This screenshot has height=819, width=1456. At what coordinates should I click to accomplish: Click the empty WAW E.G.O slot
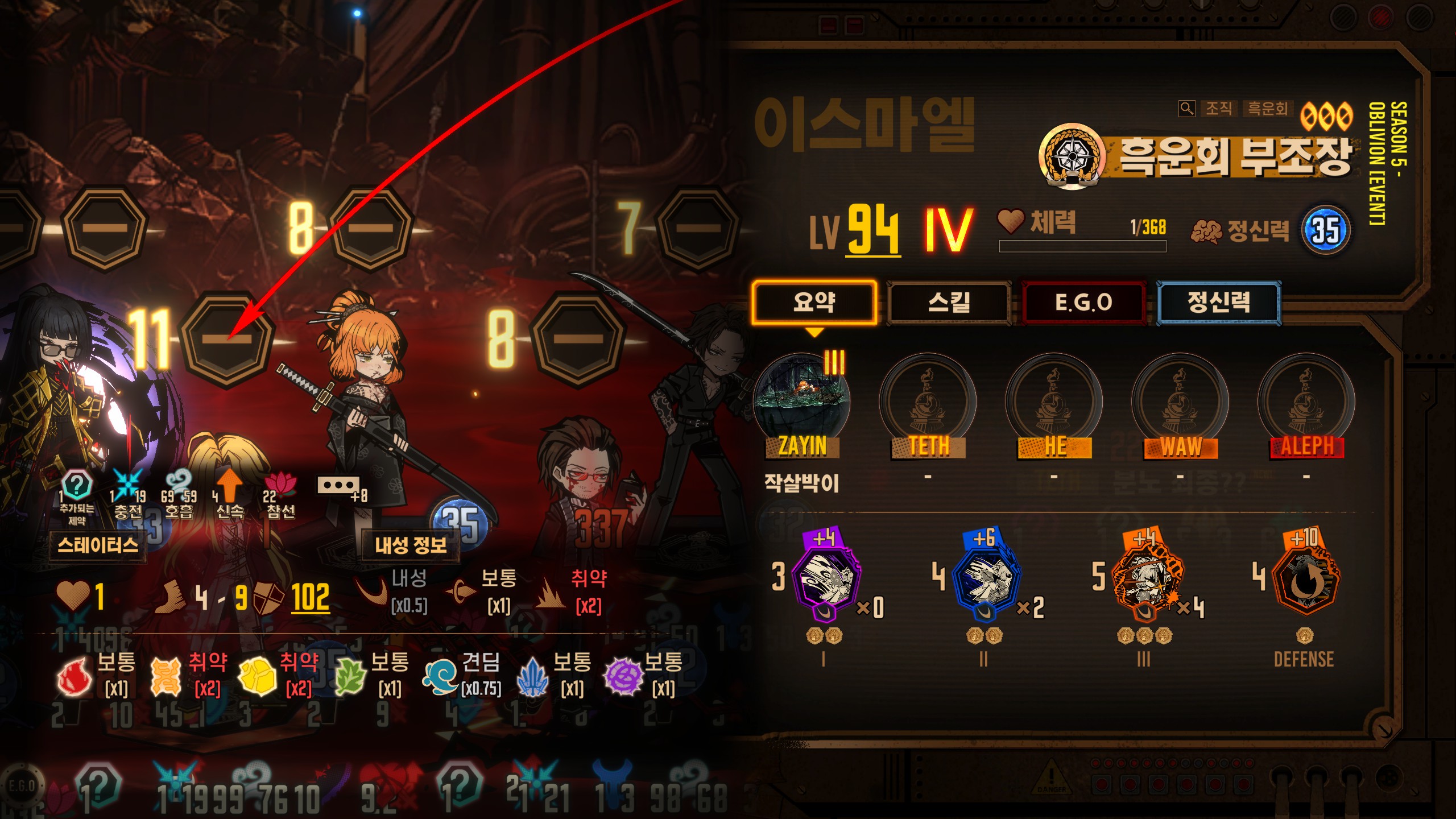click(1181, 401)
